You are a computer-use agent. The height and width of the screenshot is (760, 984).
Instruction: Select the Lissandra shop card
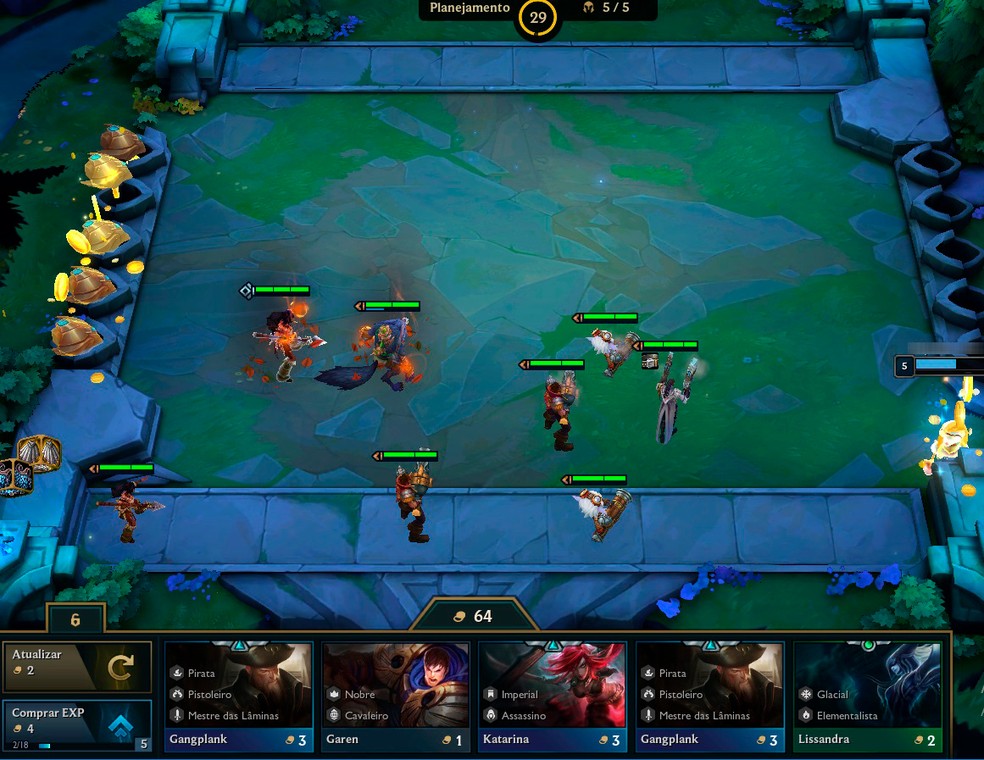[x=868, y=696]
